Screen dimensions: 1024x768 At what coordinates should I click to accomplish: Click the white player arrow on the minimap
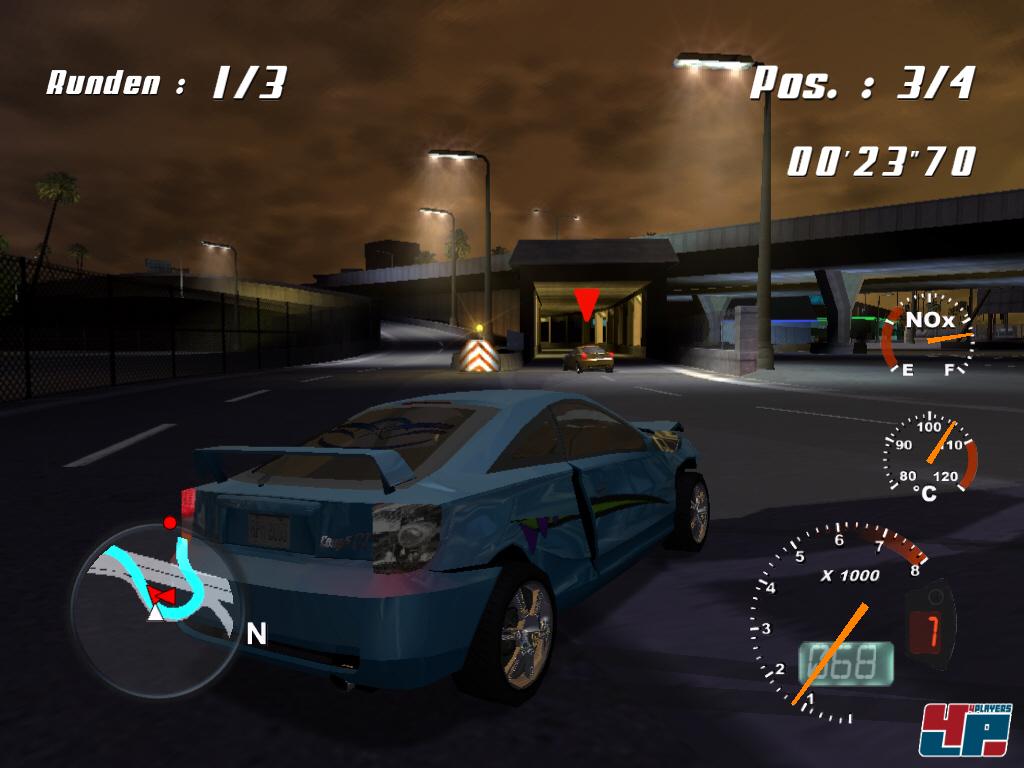[x=155, y=611]
